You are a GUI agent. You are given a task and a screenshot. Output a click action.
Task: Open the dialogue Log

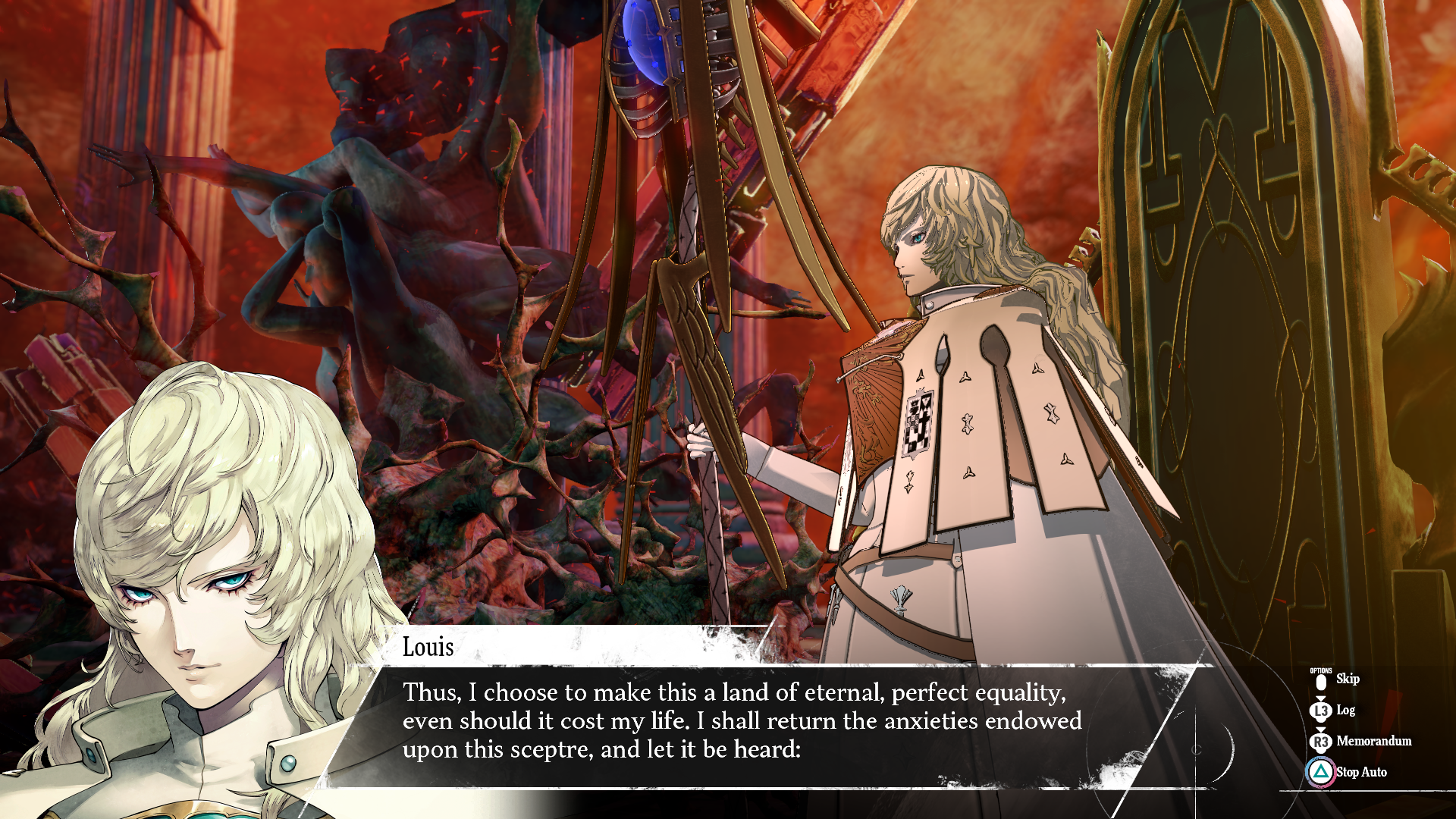tap(1344, 711)
